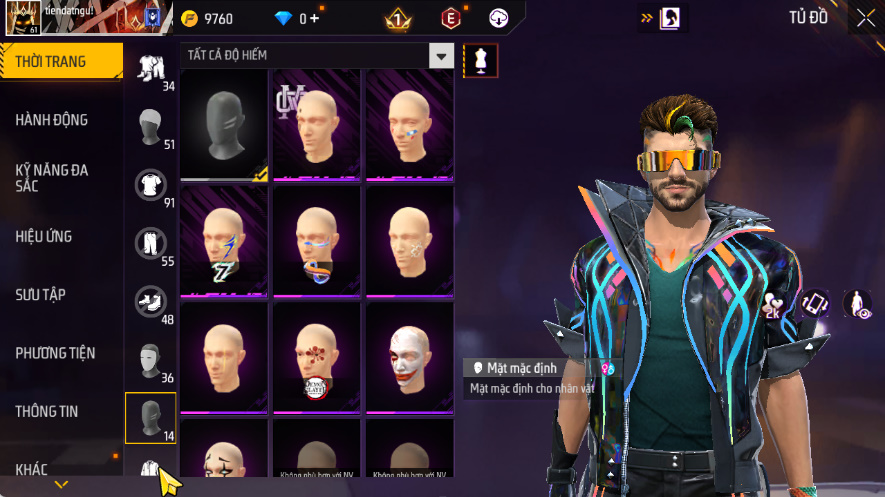Viewport: 885px width, 497px height.
Task: Add diamonds with the plus button
Action: [x=314, y=19]
